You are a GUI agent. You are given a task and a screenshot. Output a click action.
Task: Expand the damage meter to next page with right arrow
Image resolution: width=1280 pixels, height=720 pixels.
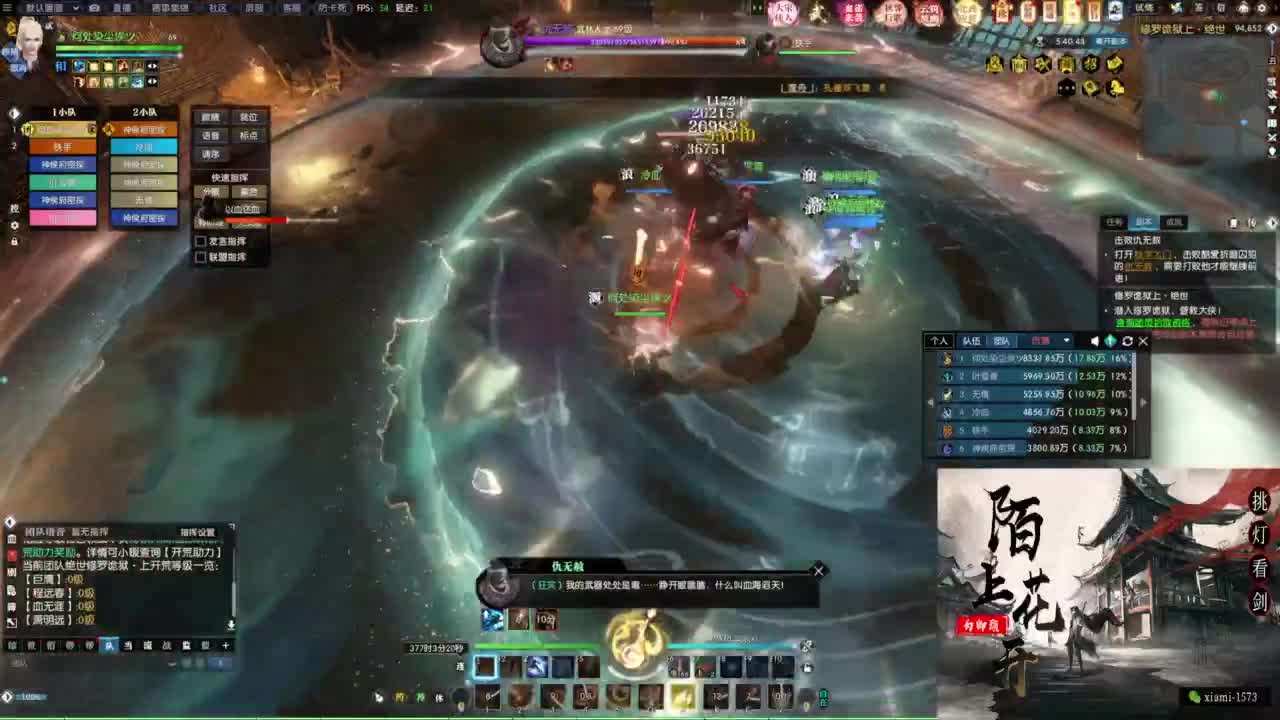point(1144,401)
